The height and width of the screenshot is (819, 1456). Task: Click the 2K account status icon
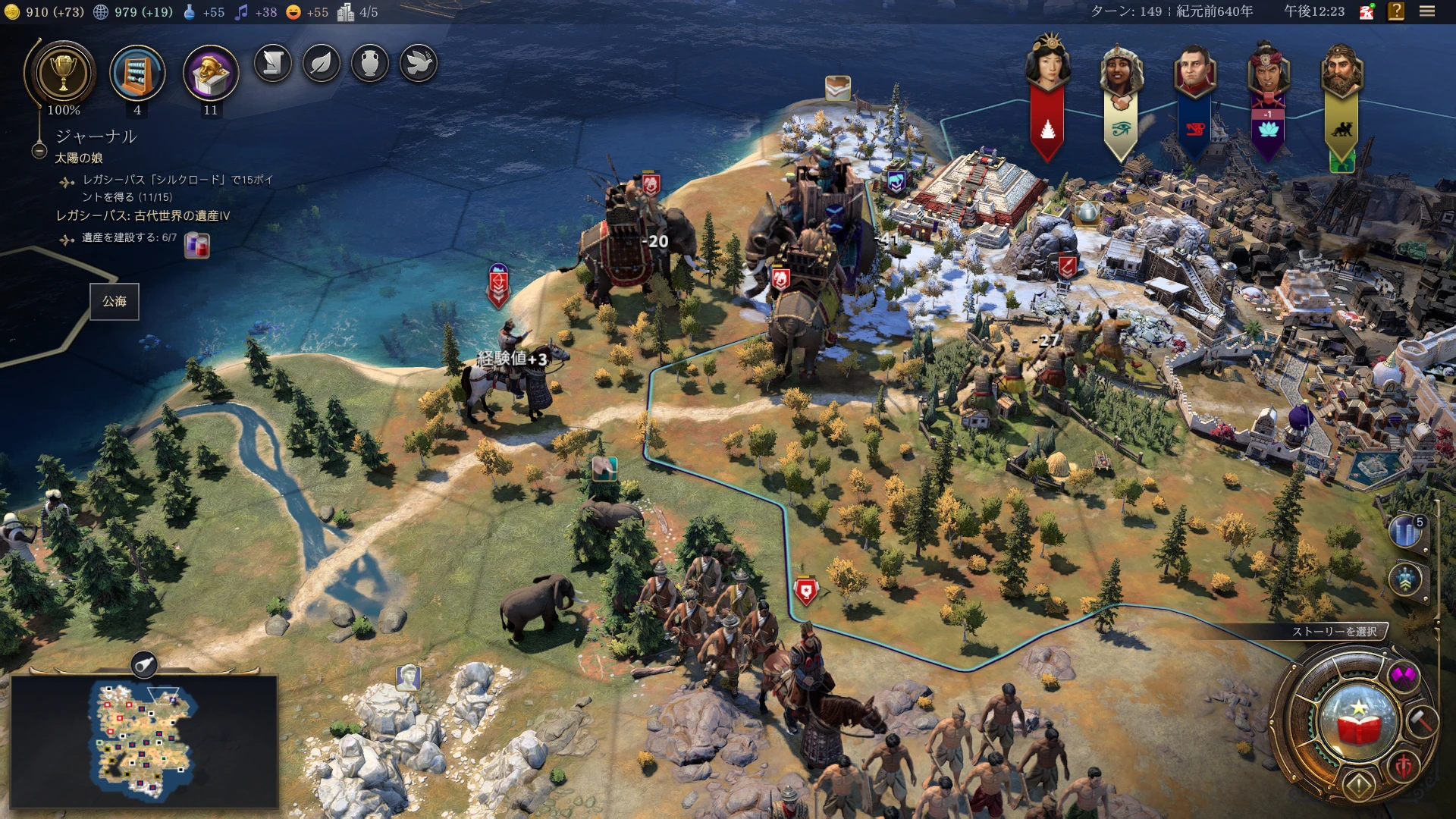click(1367, 11)
